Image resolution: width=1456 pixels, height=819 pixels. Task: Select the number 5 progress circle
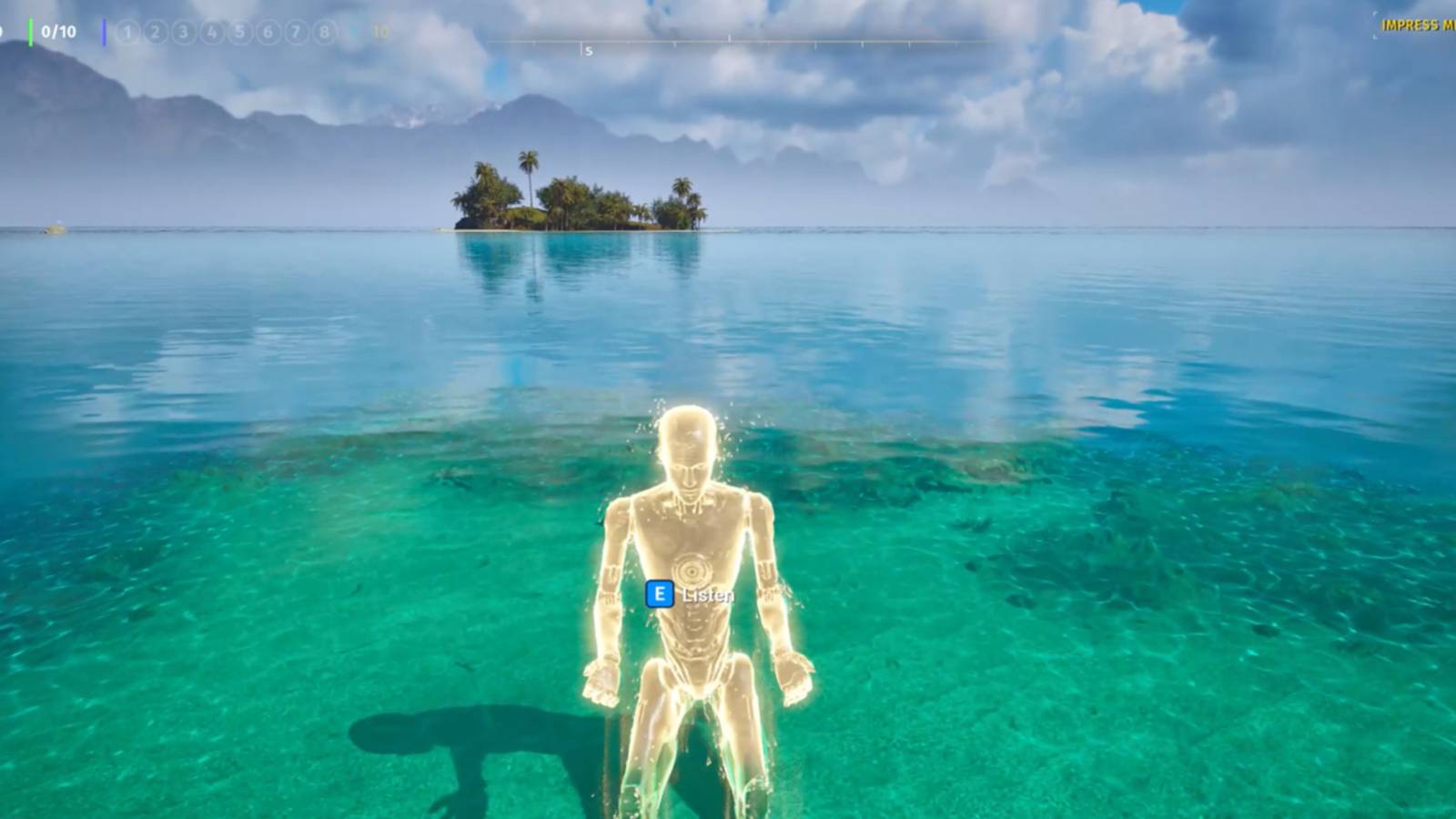[x=240, y=31]
